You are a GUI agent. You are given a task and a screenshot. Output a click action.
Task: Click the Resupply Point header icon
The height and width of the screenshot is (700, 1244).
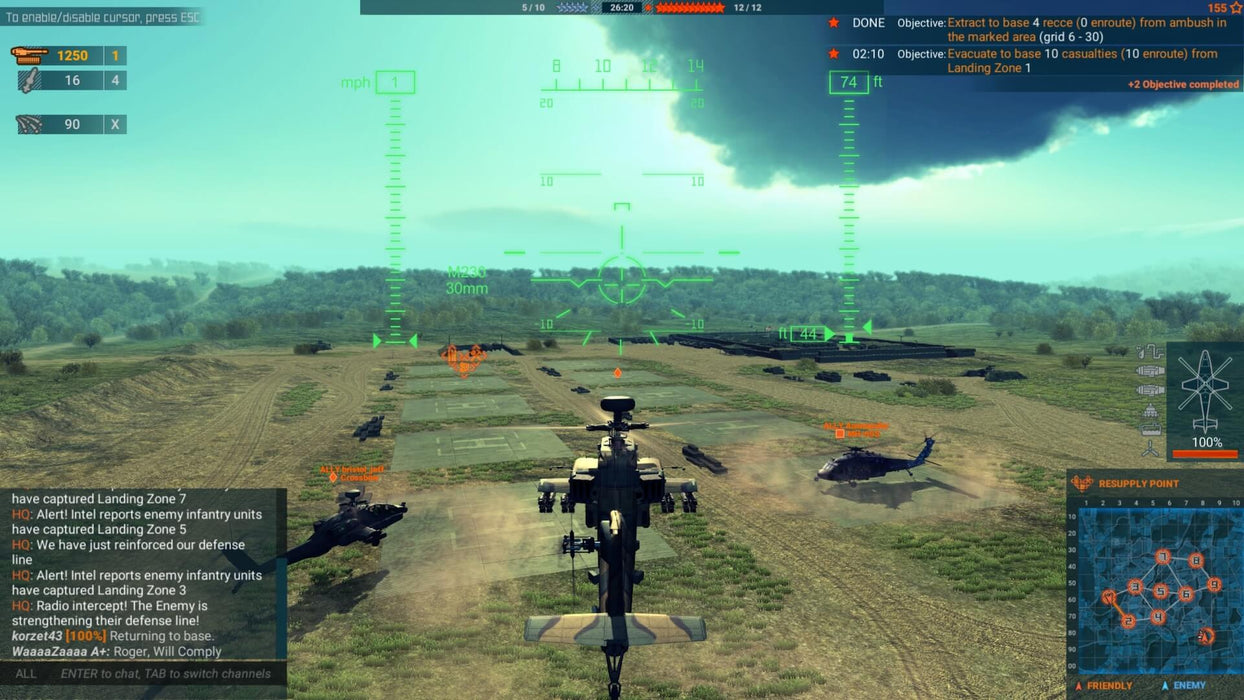coord(1082,484)
